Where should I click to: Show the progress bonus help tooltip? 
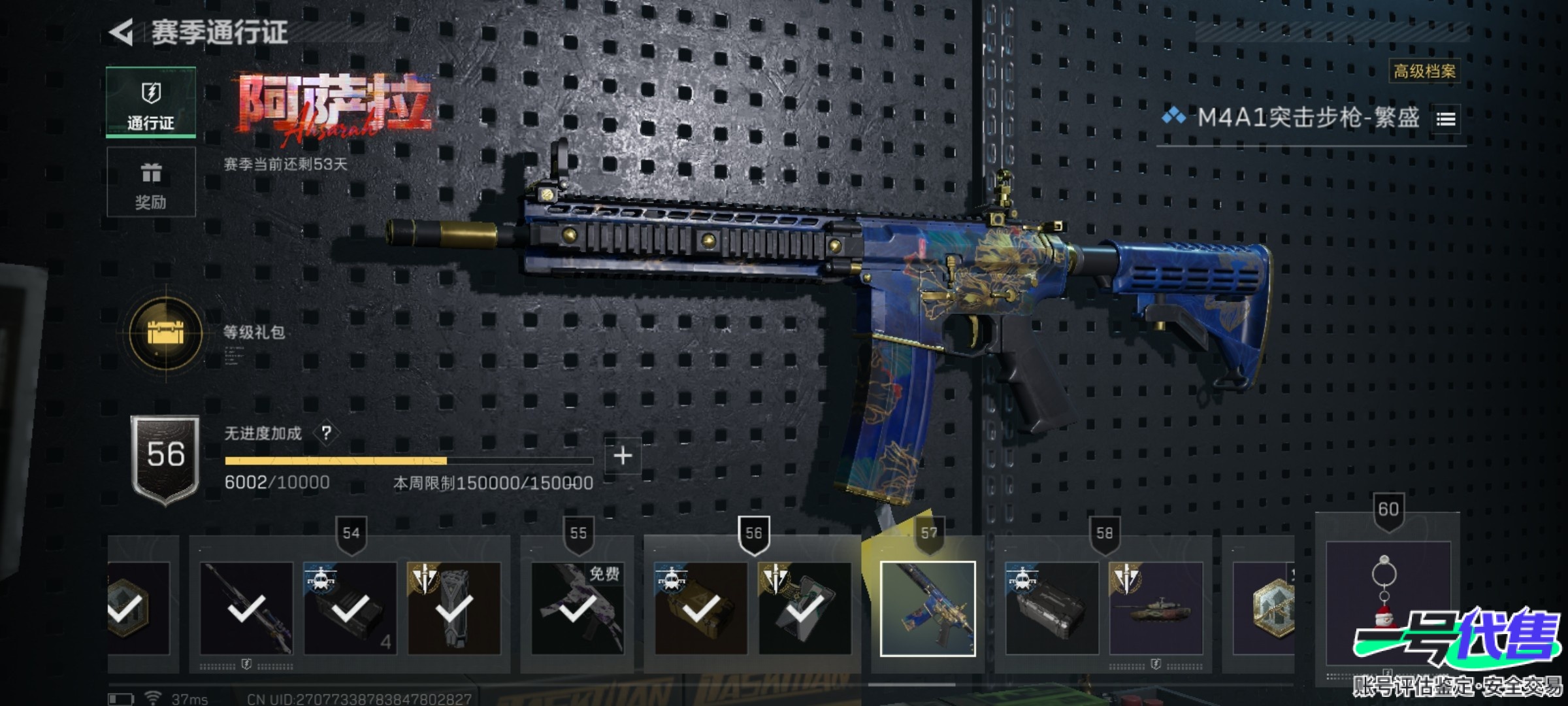pos(327,433)
